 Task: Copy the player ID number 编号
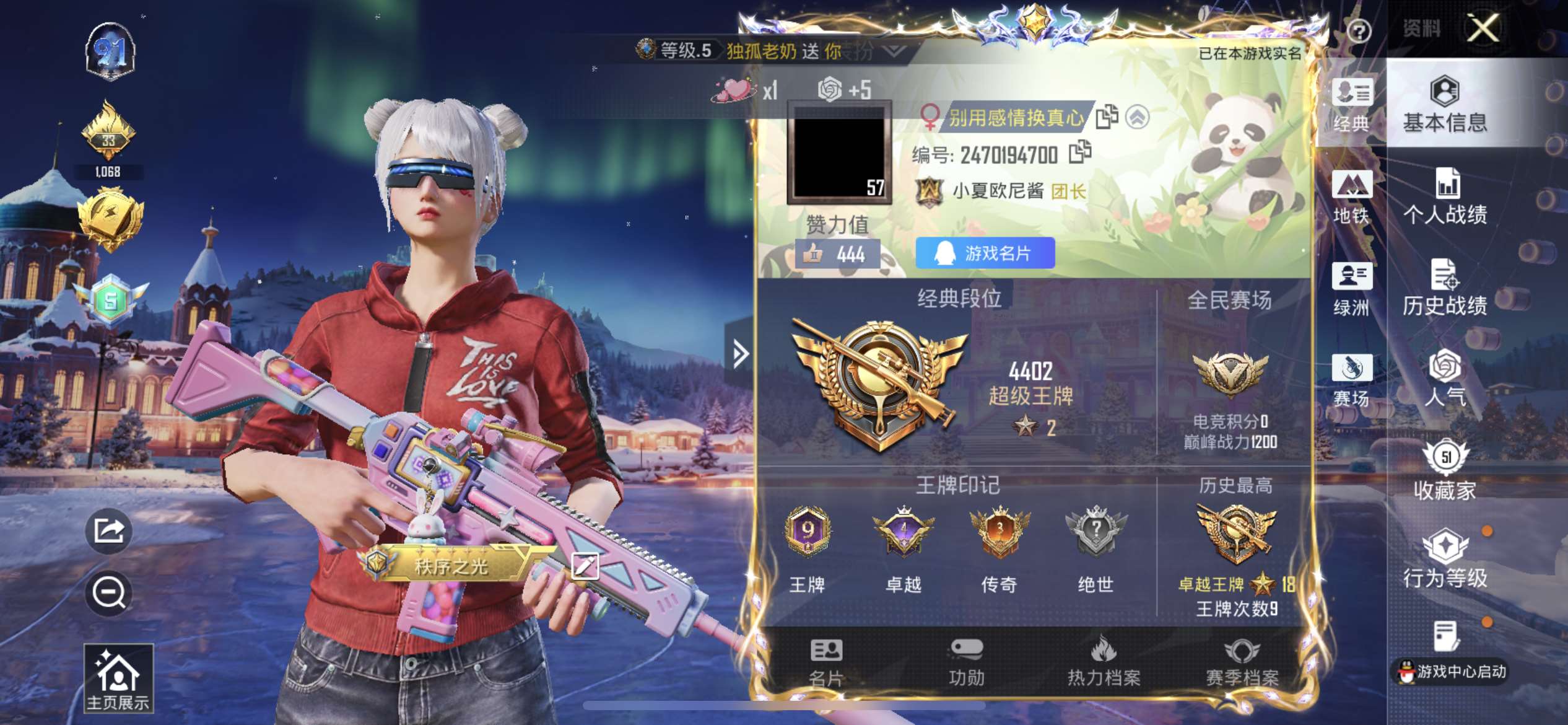[1080, 152]
